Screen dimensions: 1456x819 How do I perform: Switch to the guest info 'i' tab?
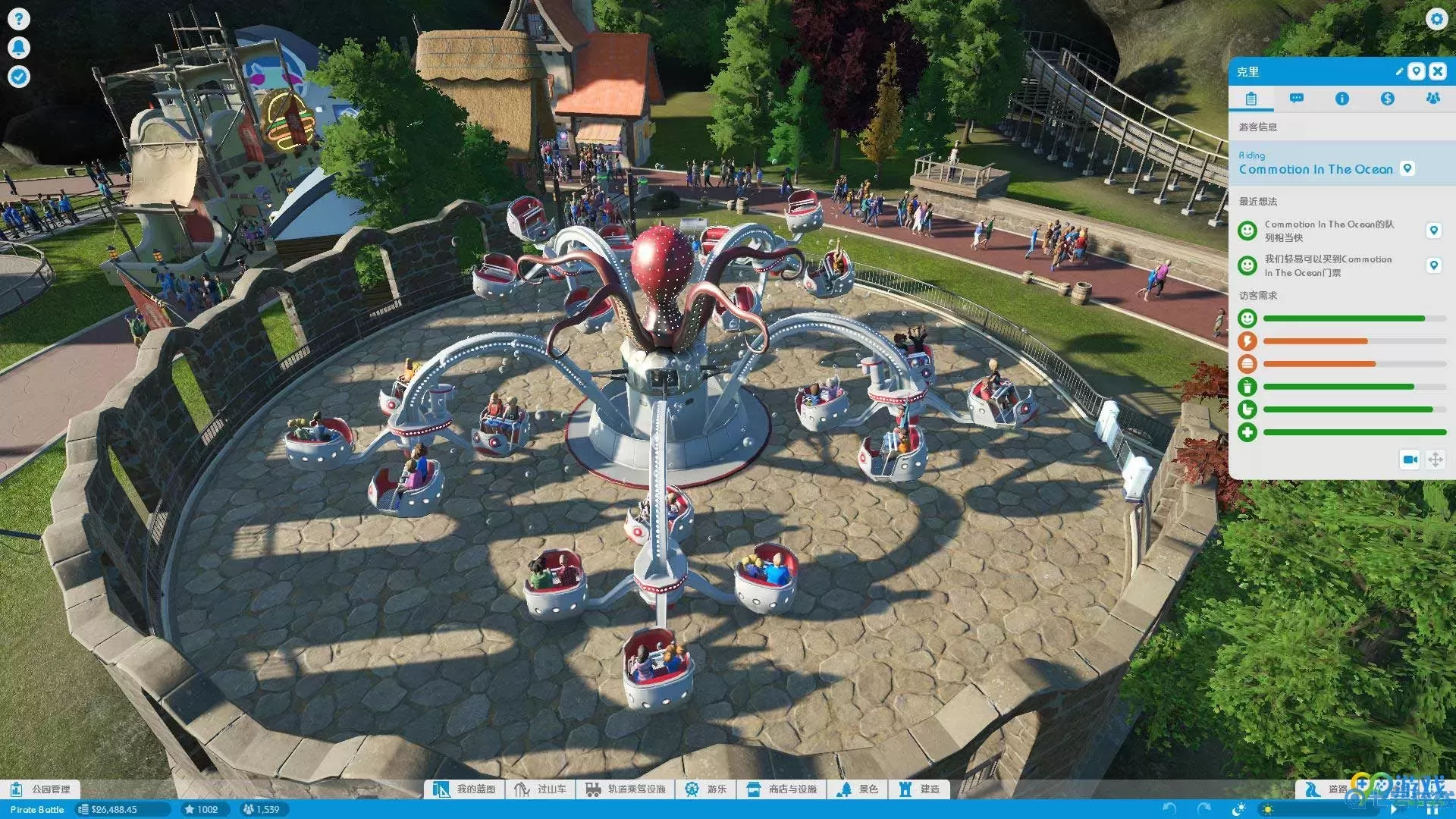(x=1342, y=99)
